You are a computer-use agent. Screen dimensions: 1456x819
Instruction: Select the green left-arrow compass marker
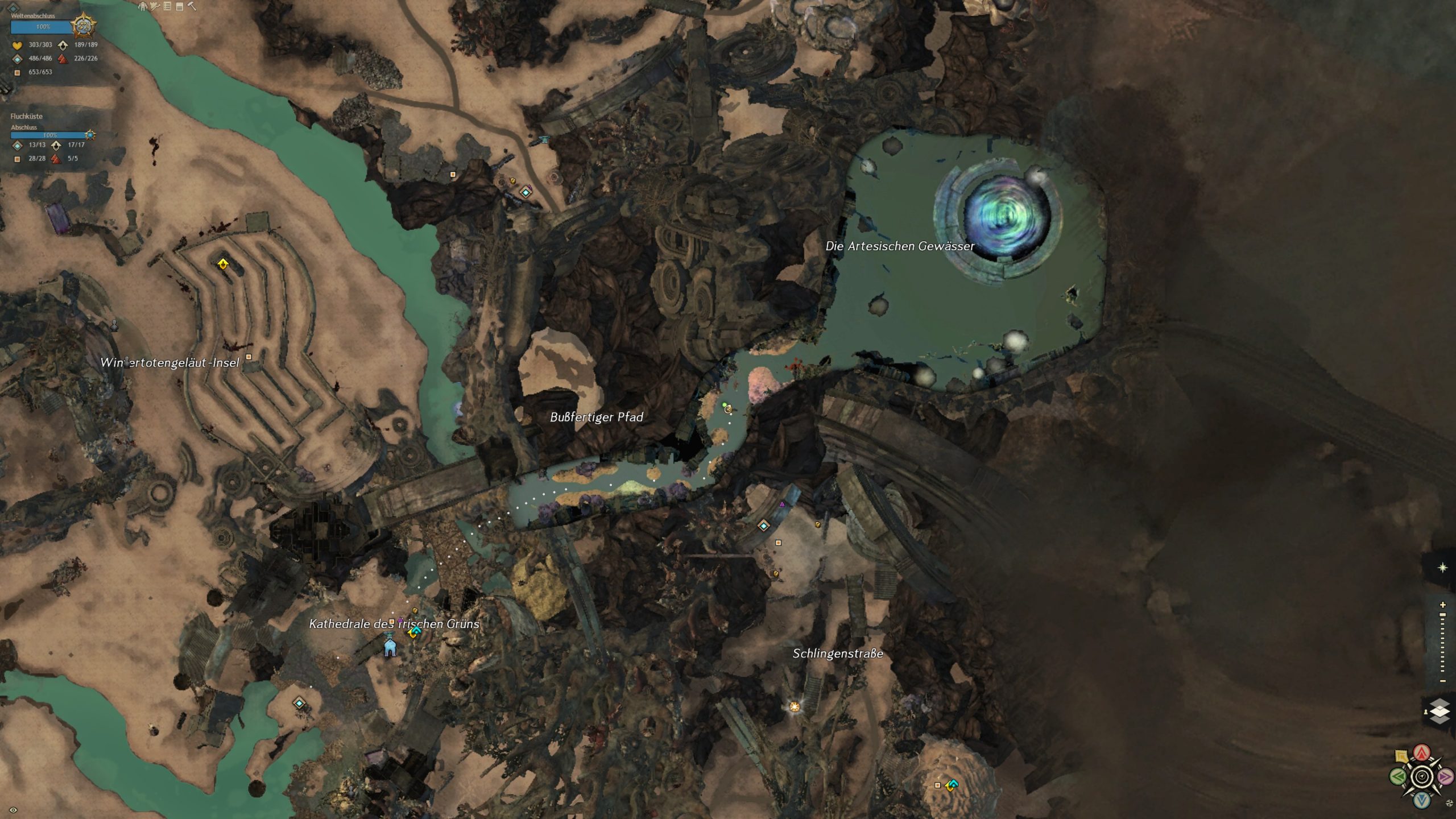tap(1397, 776)
